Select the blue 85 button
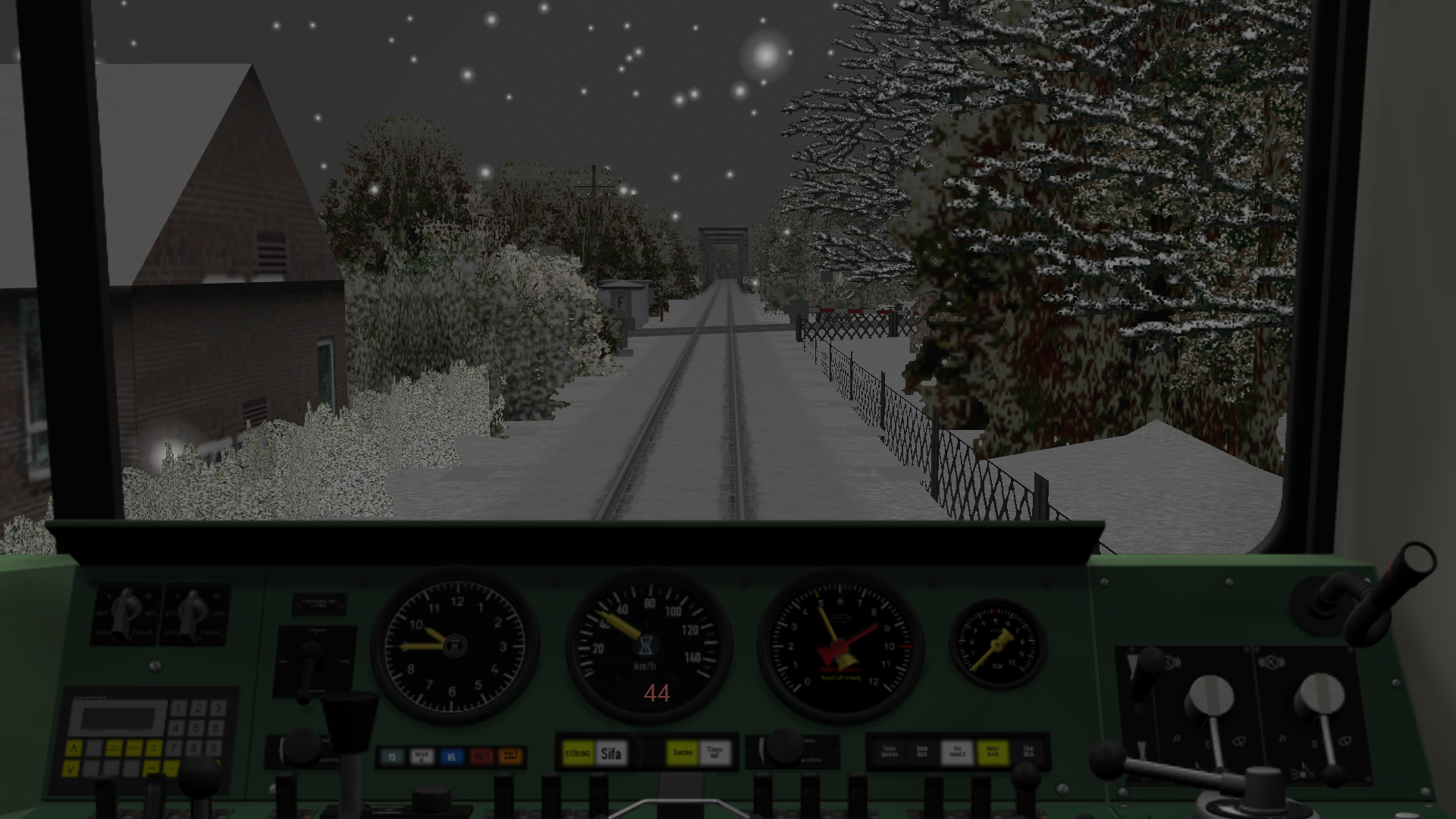 pos(451,756)
